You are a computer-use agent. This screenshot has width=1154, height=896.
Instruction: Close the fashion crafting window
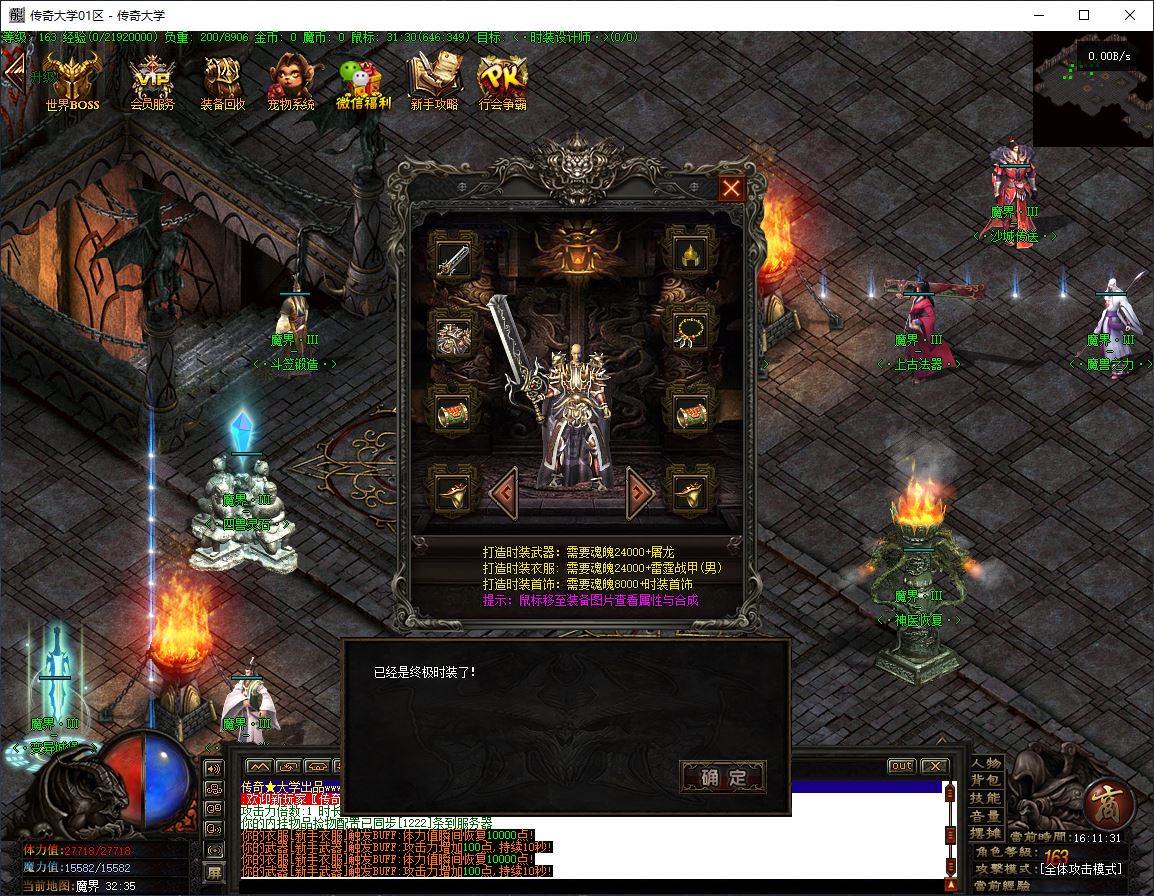[732, 188]
